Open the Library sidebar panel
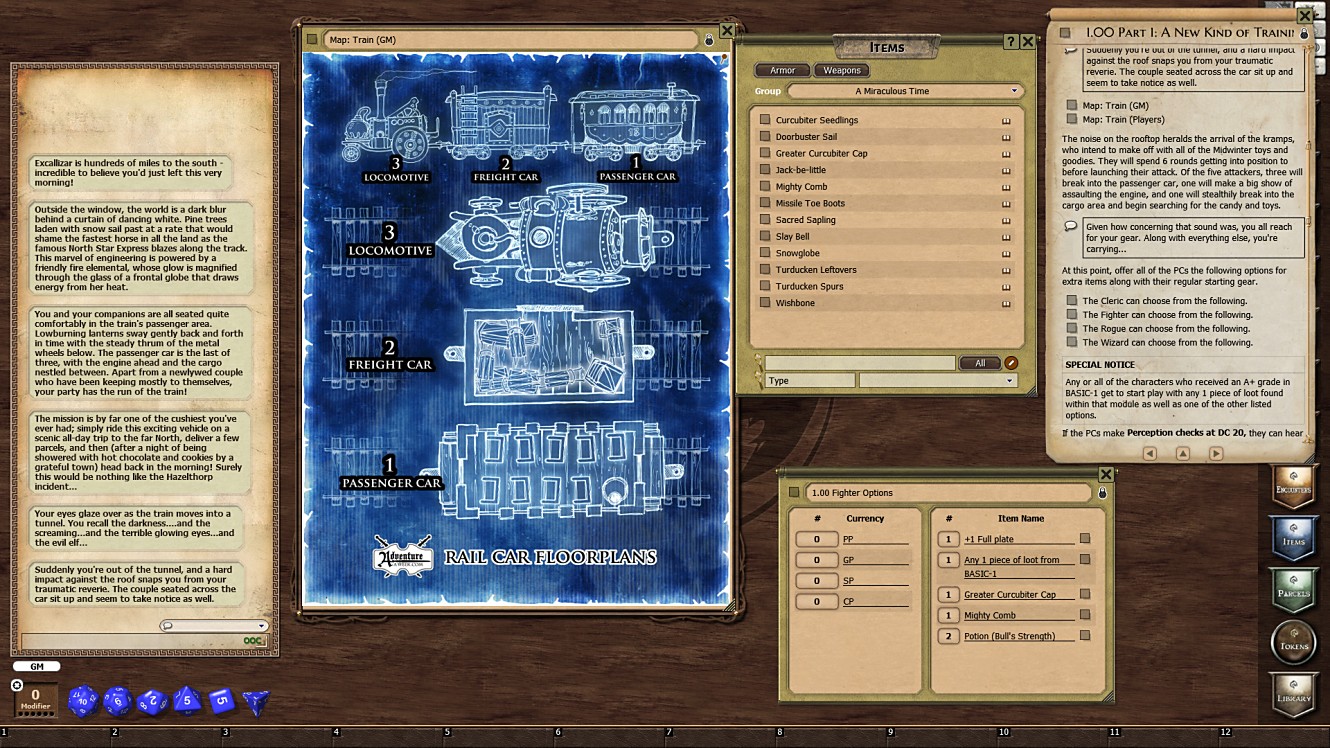1330x748 pixels. [1293, 692]
